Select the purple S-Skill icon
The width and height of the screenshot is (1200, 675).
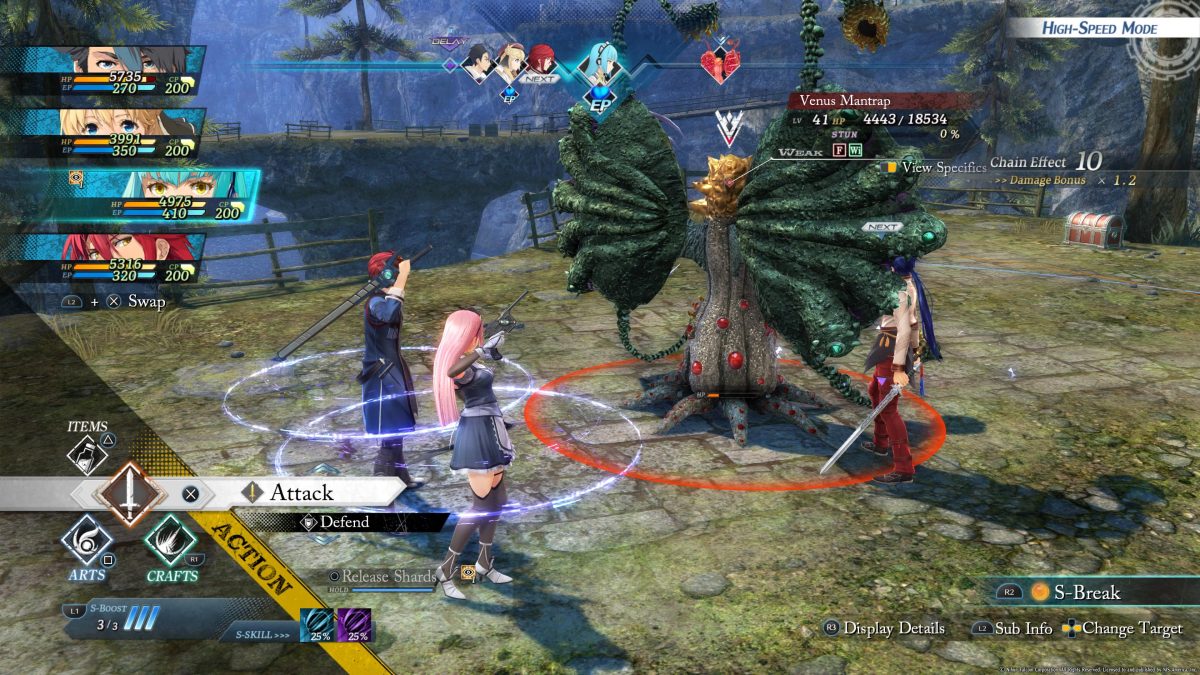pos(354,624)
